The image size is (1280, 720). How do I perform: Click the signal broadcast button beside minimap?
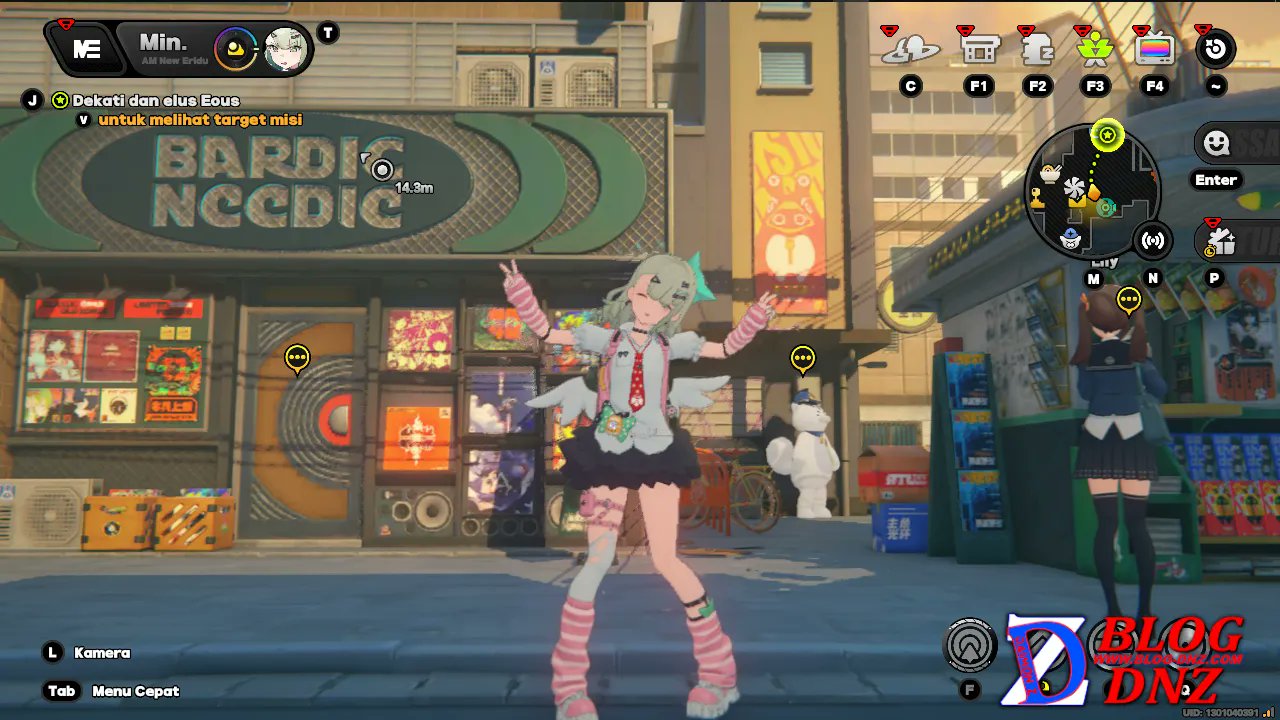[1153, 241]
